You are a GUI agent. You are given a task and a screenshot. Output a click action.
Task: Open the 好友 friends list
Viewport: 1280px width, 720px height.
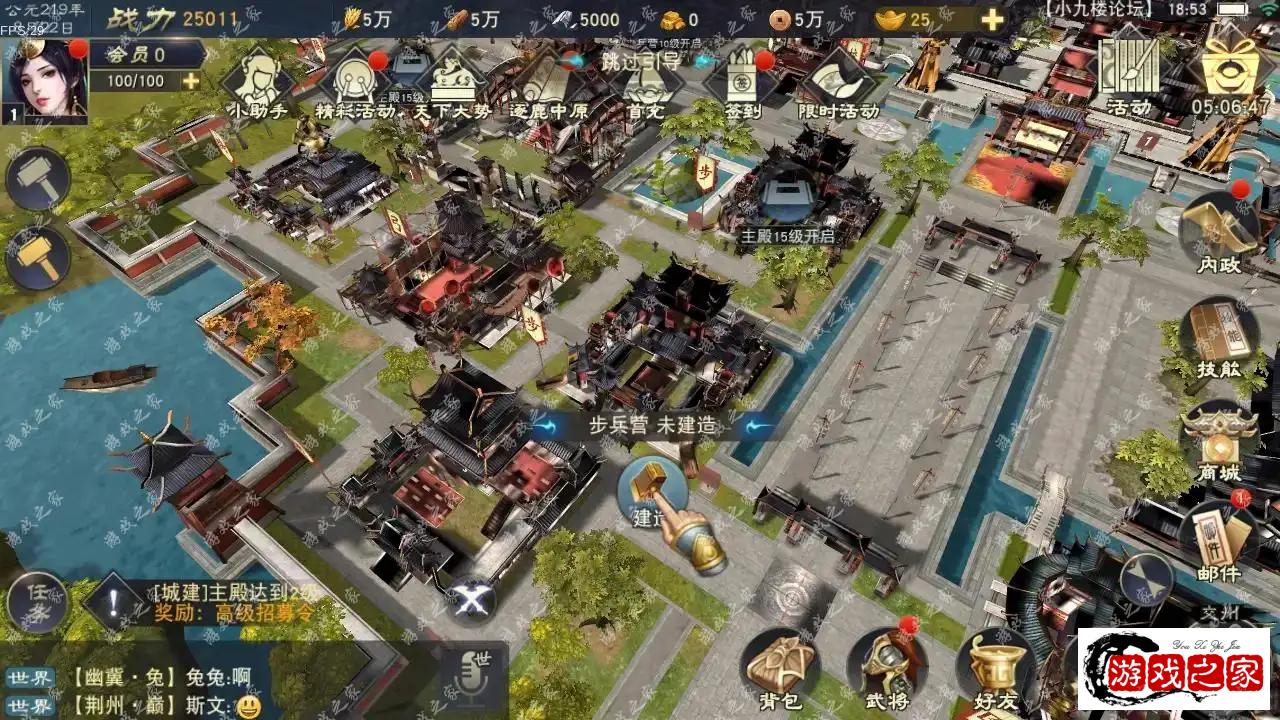[994, 668]
